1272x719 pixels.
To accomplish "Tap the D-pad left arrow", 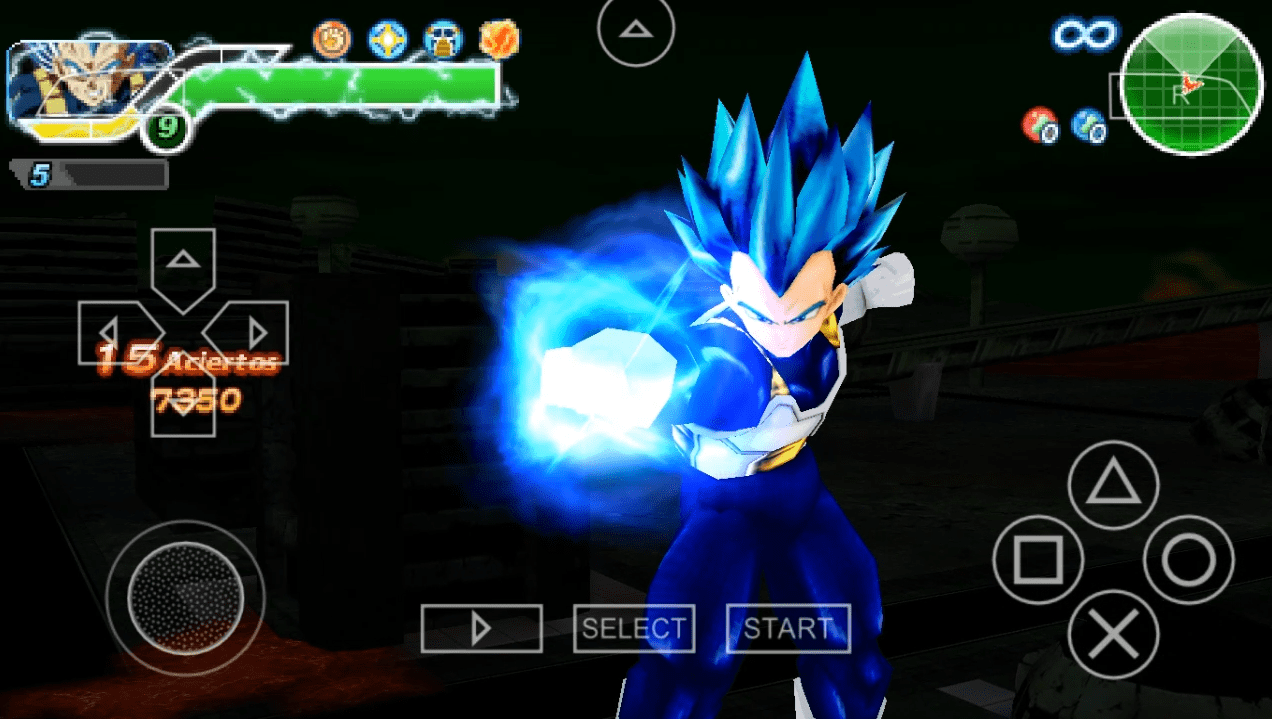I will [x=112, y=332].
